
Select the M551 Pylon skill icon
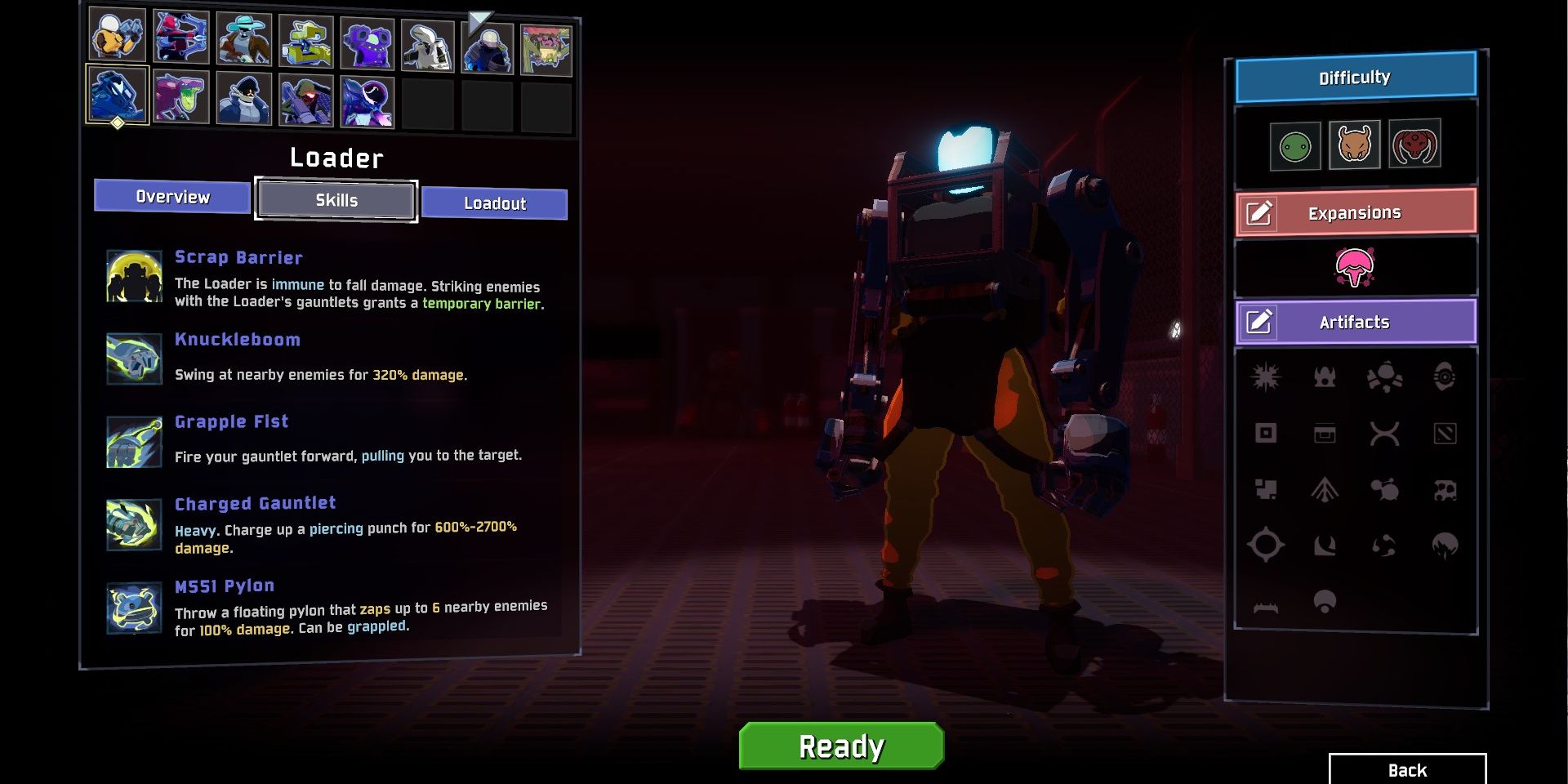coord(134,606)
